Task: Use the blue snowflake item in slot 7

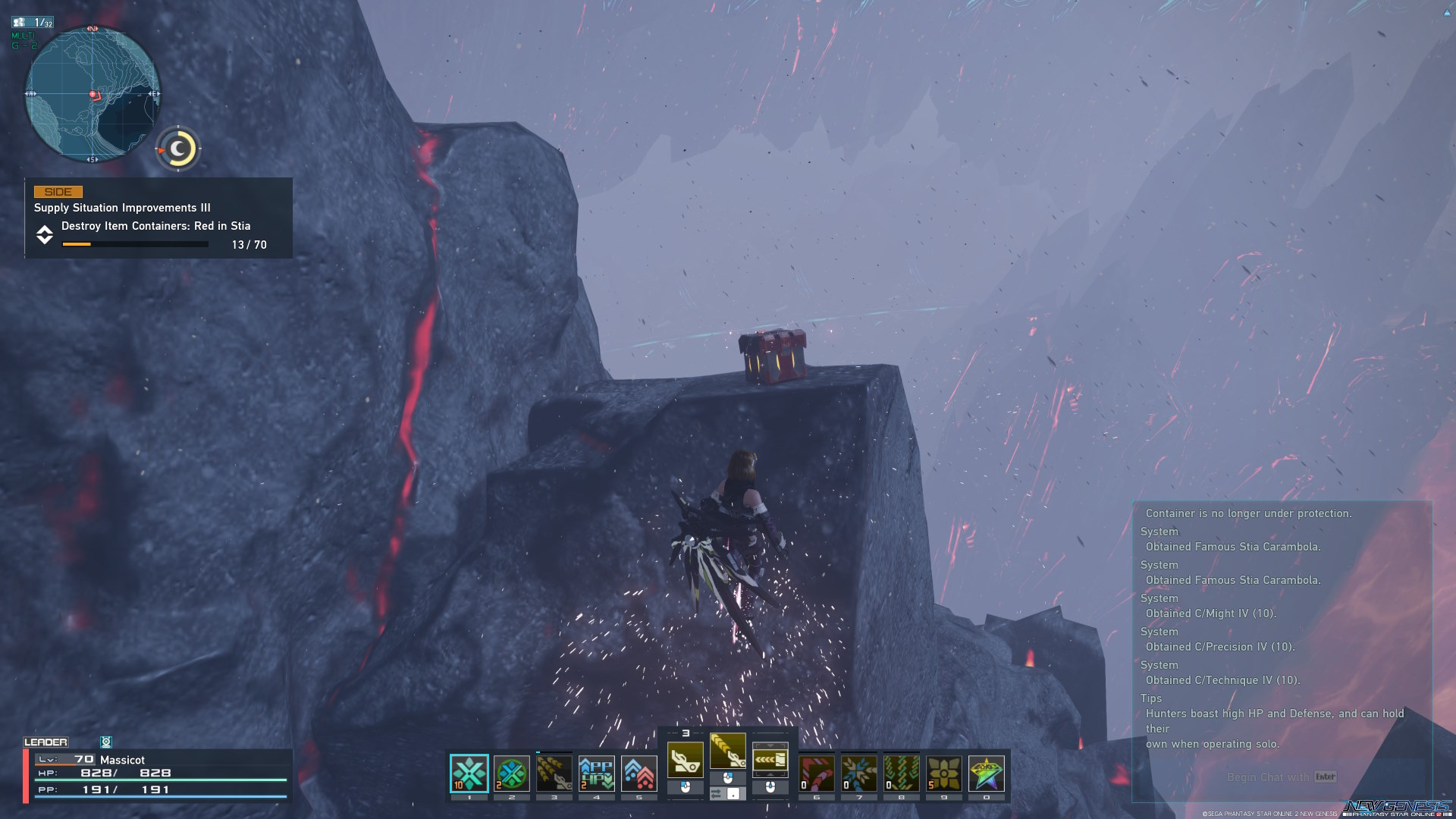Action: [859, 773]
